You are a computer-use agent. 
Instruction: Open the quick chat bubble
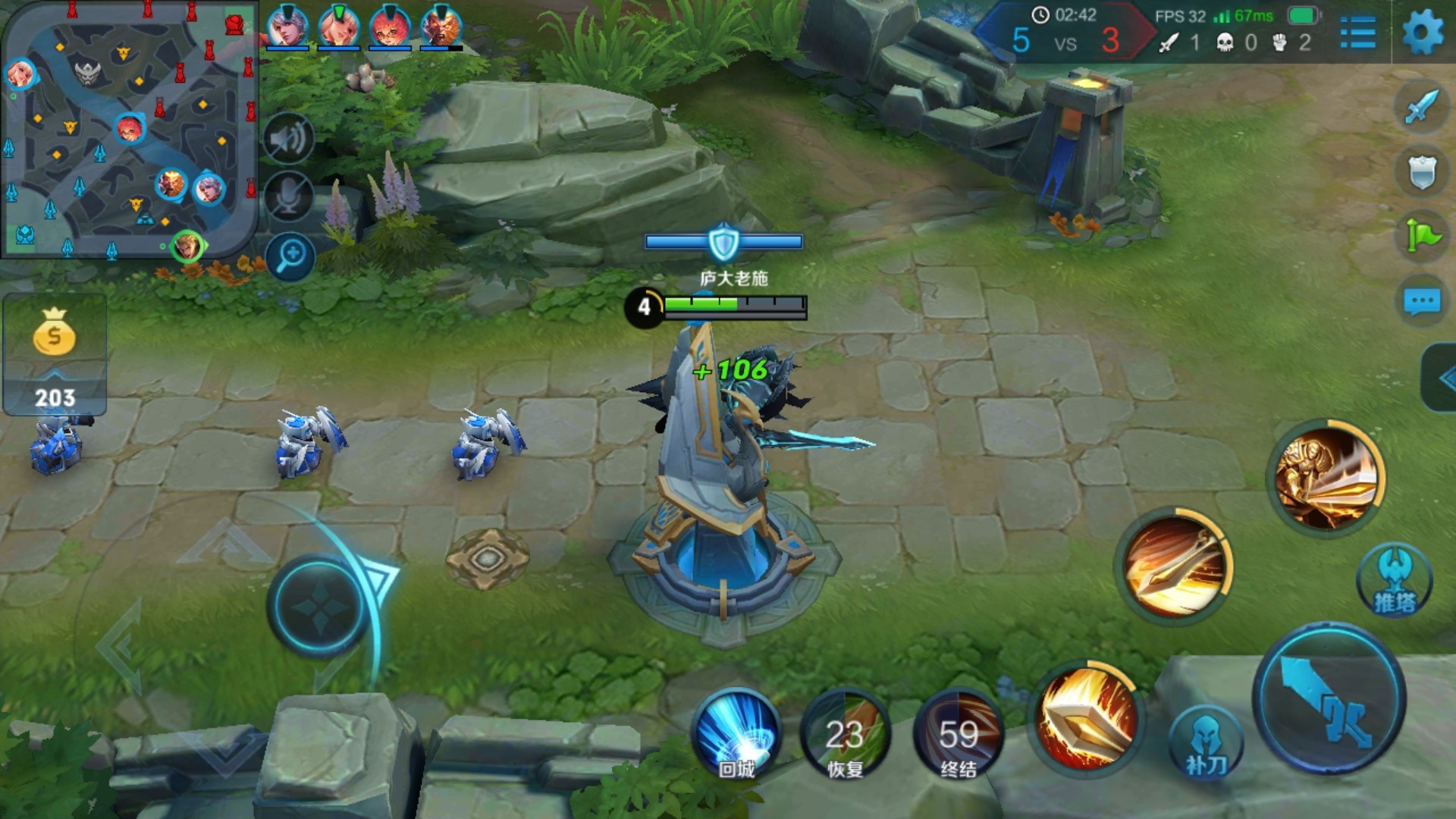point(1422,302)
